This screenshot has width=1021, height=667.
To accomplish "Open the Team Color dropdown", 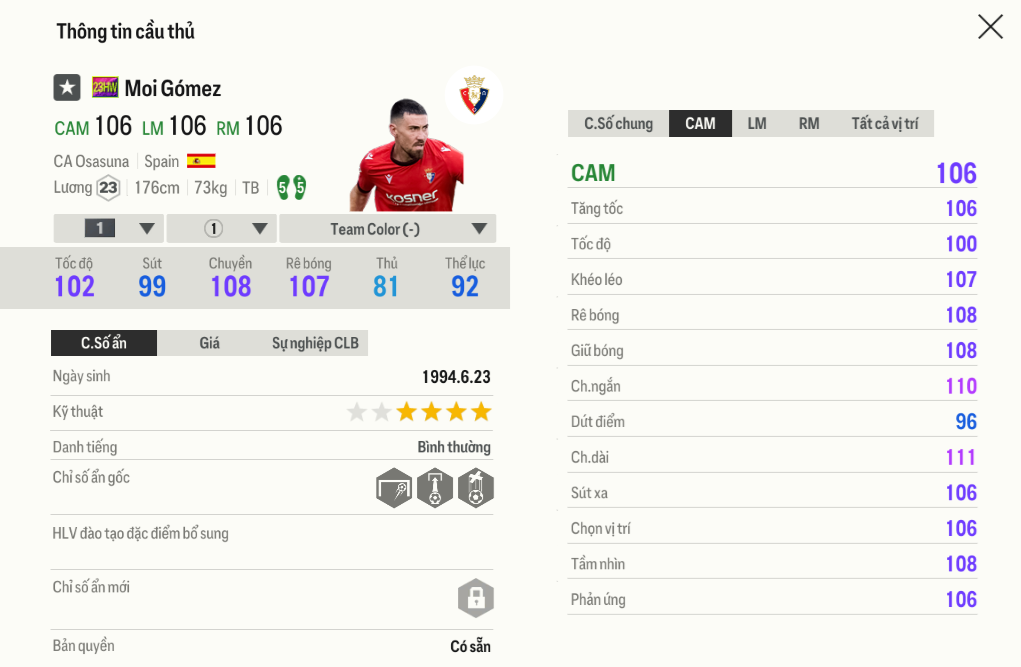I will tap(387, 229).
